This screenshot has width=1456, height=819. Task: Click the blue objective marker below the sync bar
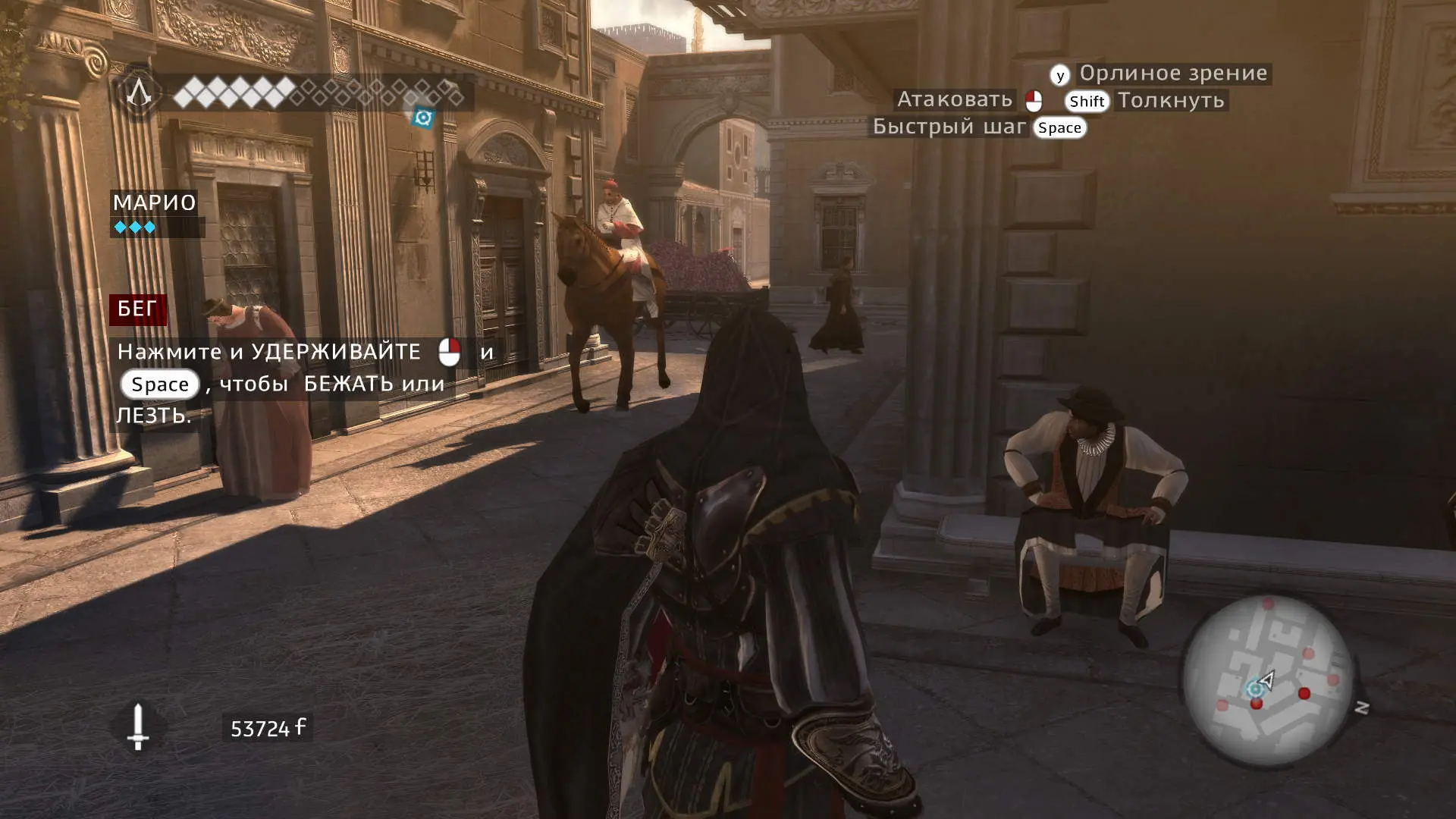click(423, 118)
